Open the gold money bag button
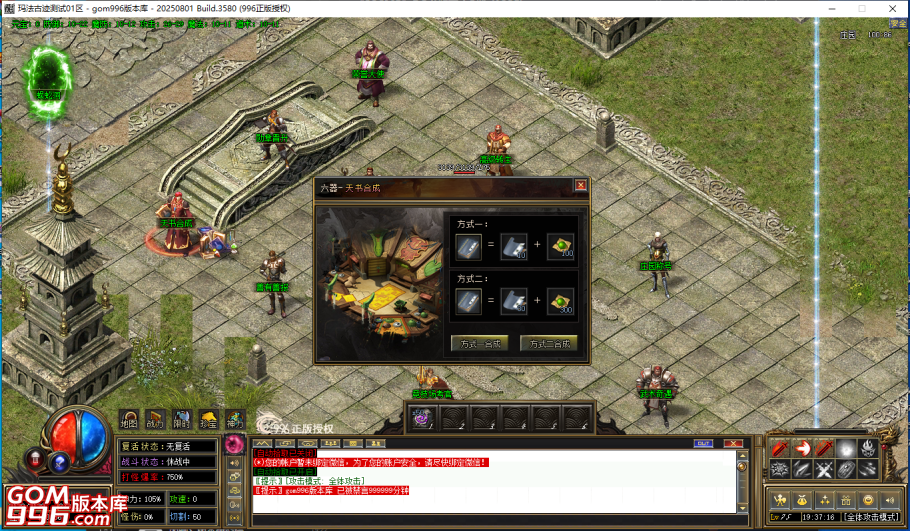This screenshot has width=910, height=531. 801,499
